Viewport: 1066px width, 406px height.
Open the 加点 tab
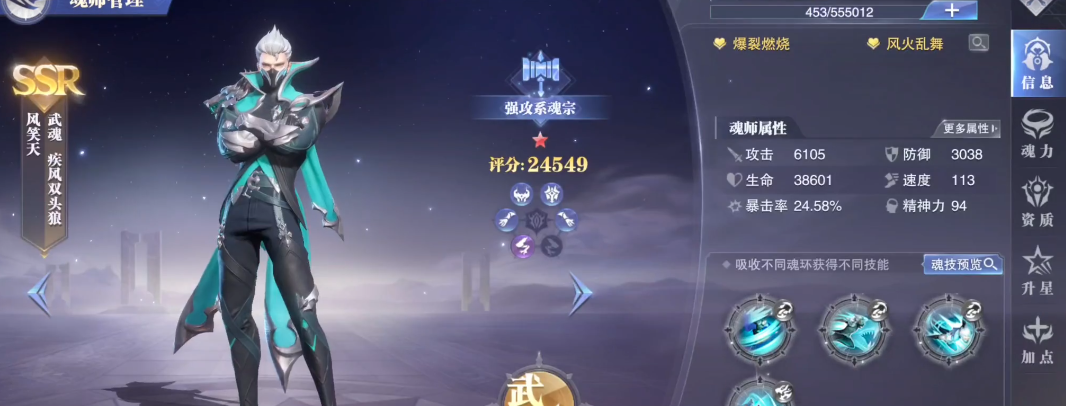coord(1037,340)
